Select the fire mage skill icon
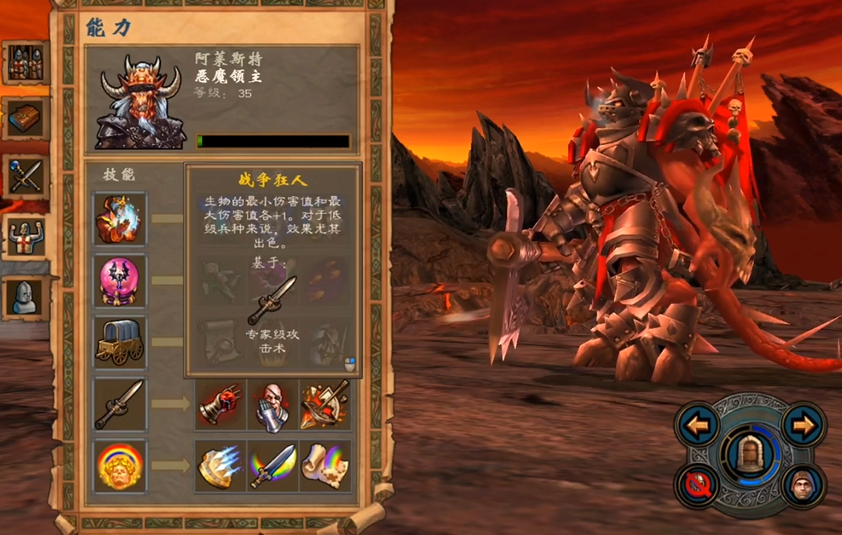 coord(120,220)
